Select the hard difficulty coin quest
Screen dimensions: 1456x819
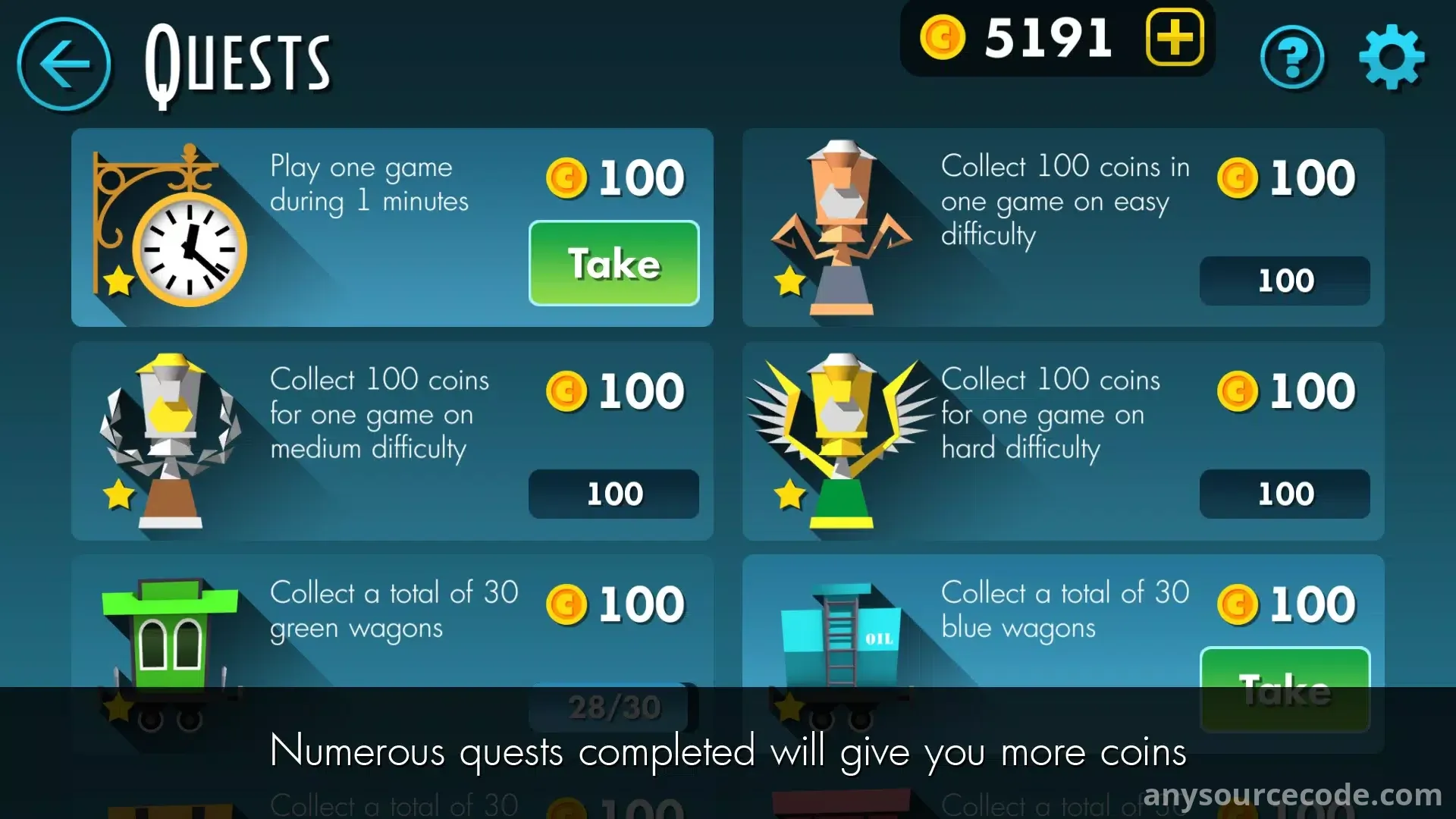point(1062,441)
